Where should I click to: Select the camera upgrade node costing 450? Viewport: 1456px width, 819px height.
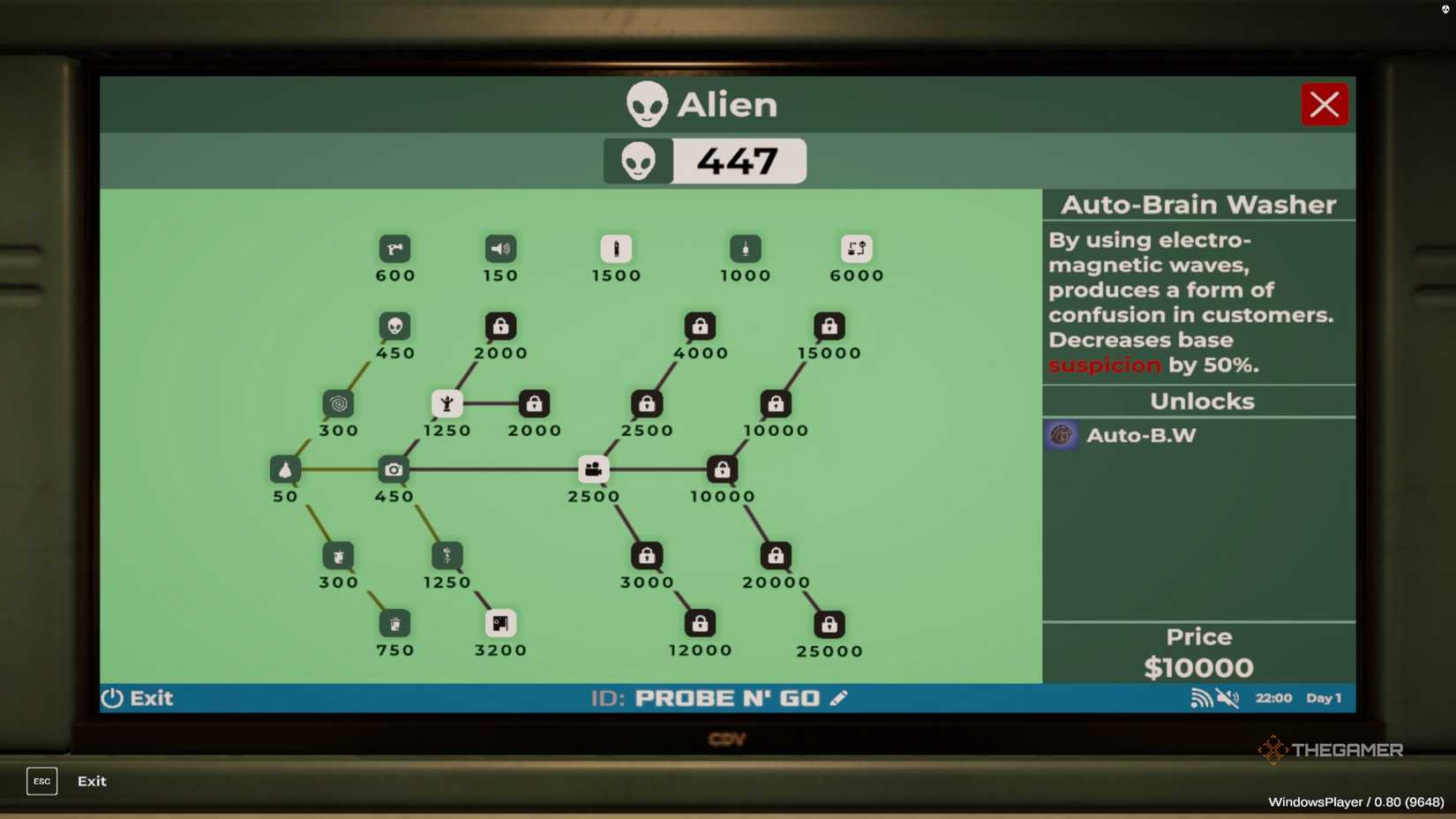tap(394, 470)
